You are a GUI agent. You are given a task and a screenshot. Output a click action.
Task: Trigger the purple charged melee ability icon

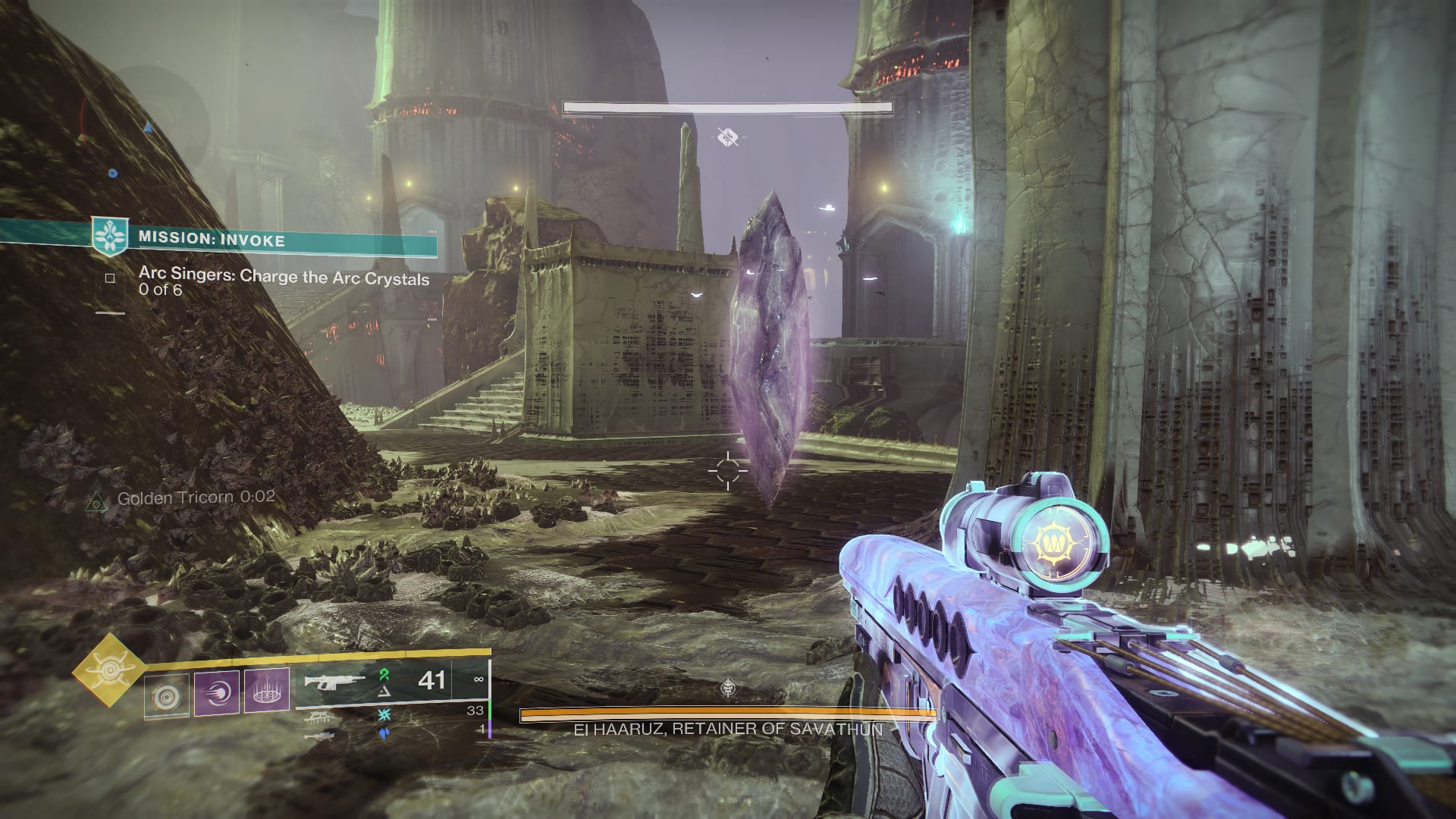[217, 692]
